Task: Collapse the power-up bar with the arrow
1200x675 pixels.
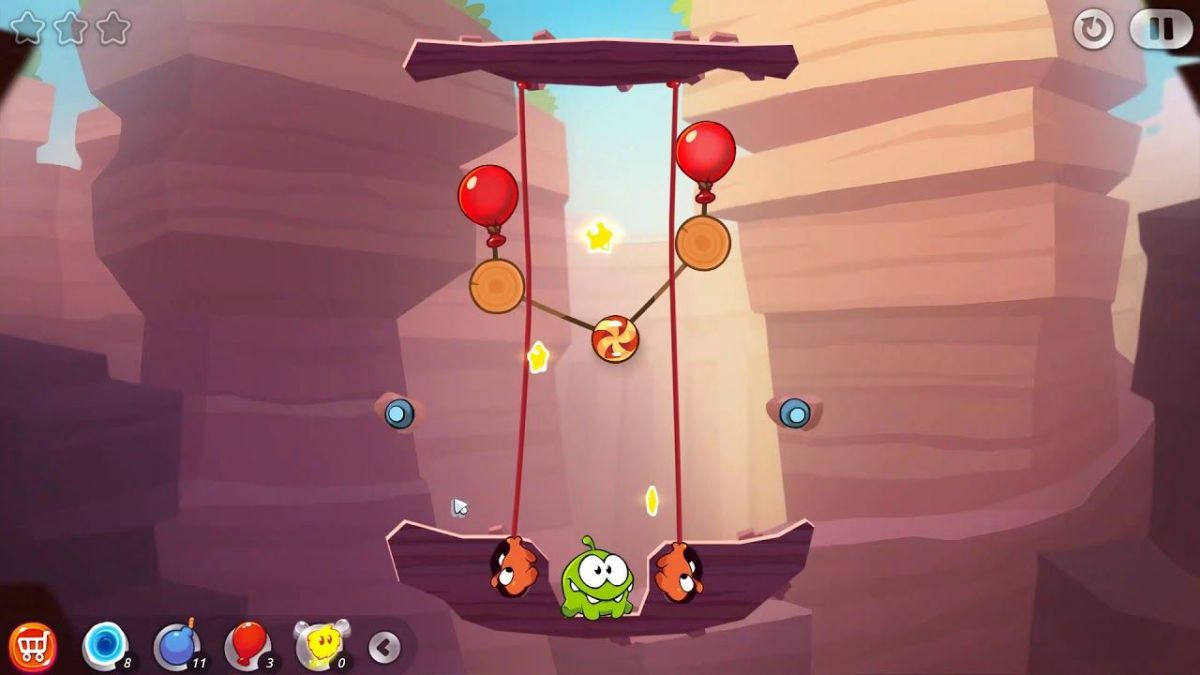Action: click(x=384, y=647)
